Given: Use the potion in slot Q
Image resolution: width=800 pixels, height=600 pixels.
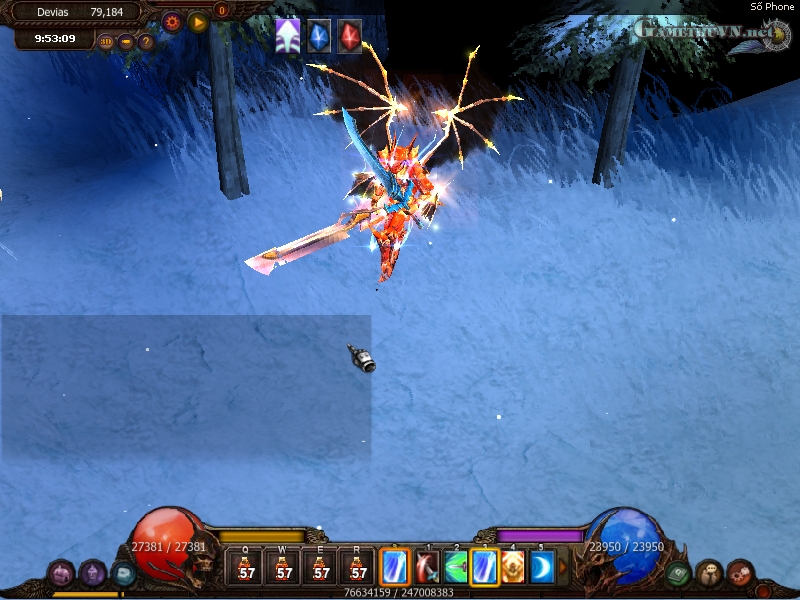Looking at the screenshot, I should (x=246, y=567).
